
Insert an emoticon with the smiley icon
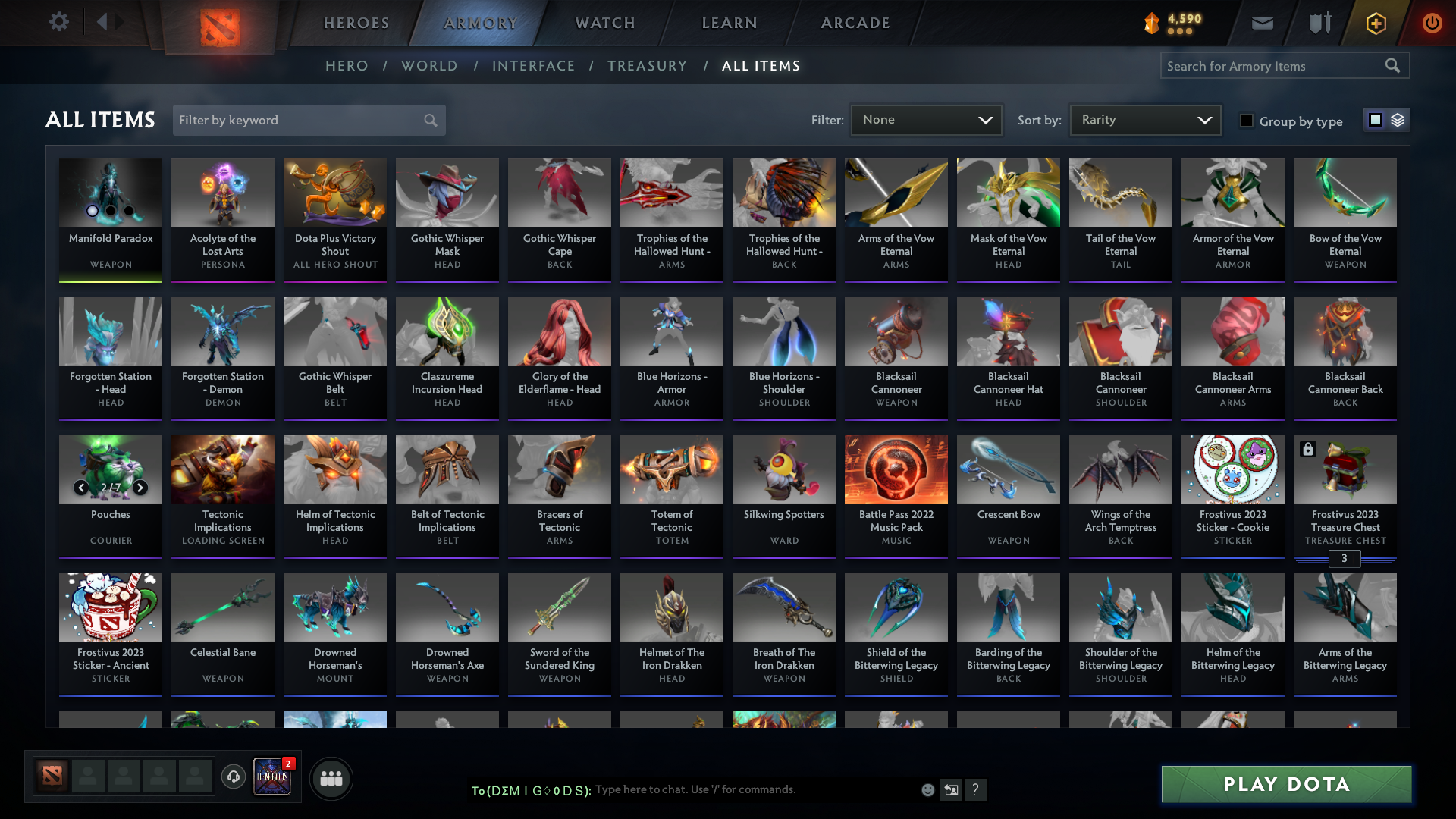tap(927, 789)
